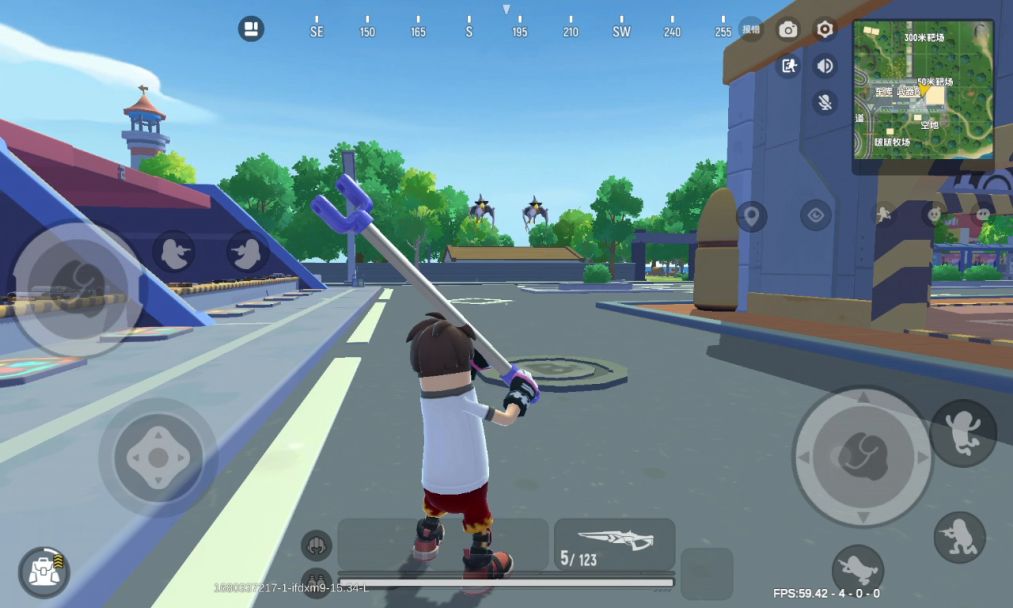The height and width of the screenshot is (608, 1013).
Task: Toggle the eye view button
Action: click(815, 215)
